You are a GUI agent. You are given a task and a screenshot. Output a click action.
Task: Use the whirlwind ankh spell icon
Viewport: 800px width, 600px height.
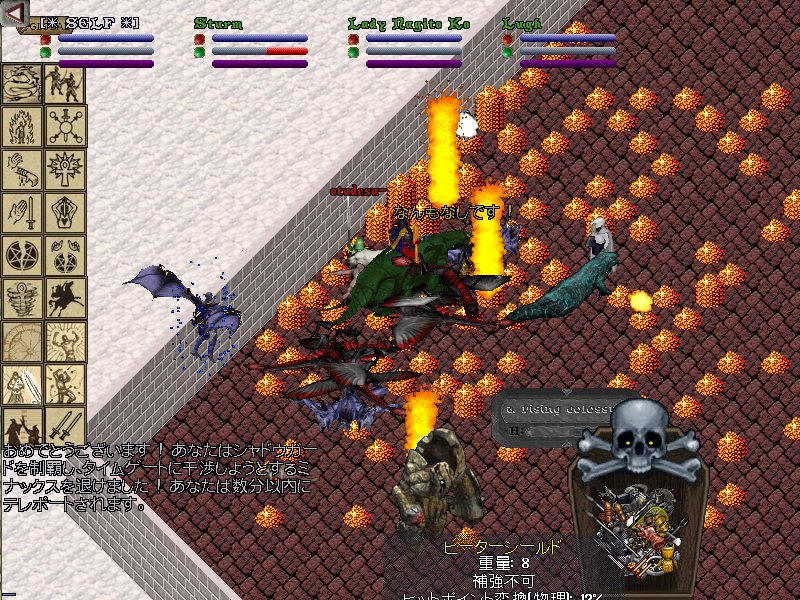coord(21,298)
